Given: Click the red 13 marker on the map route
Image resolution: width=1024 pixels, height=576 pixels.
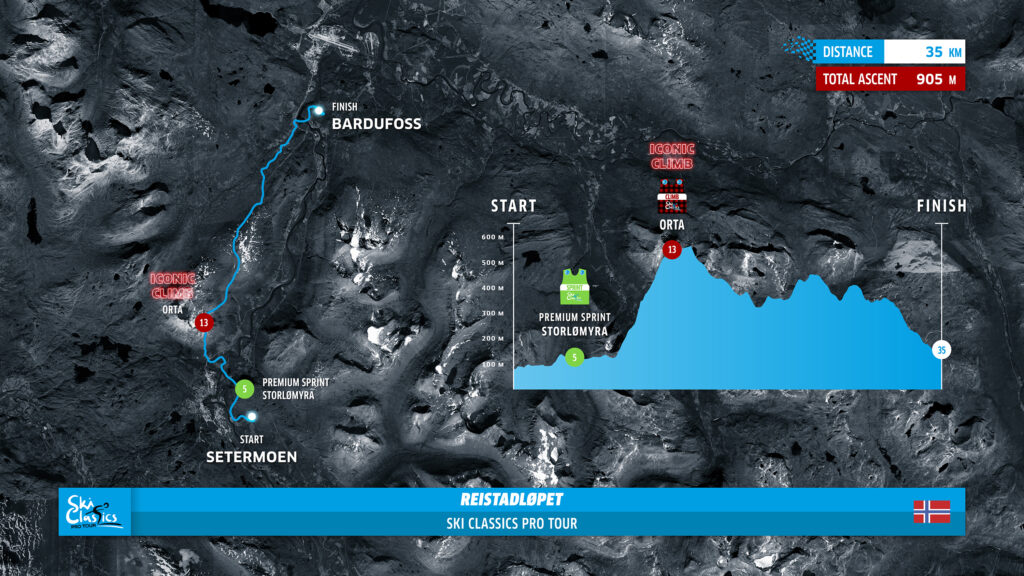Looking at the screenshot, I should (x=204, y=322).
